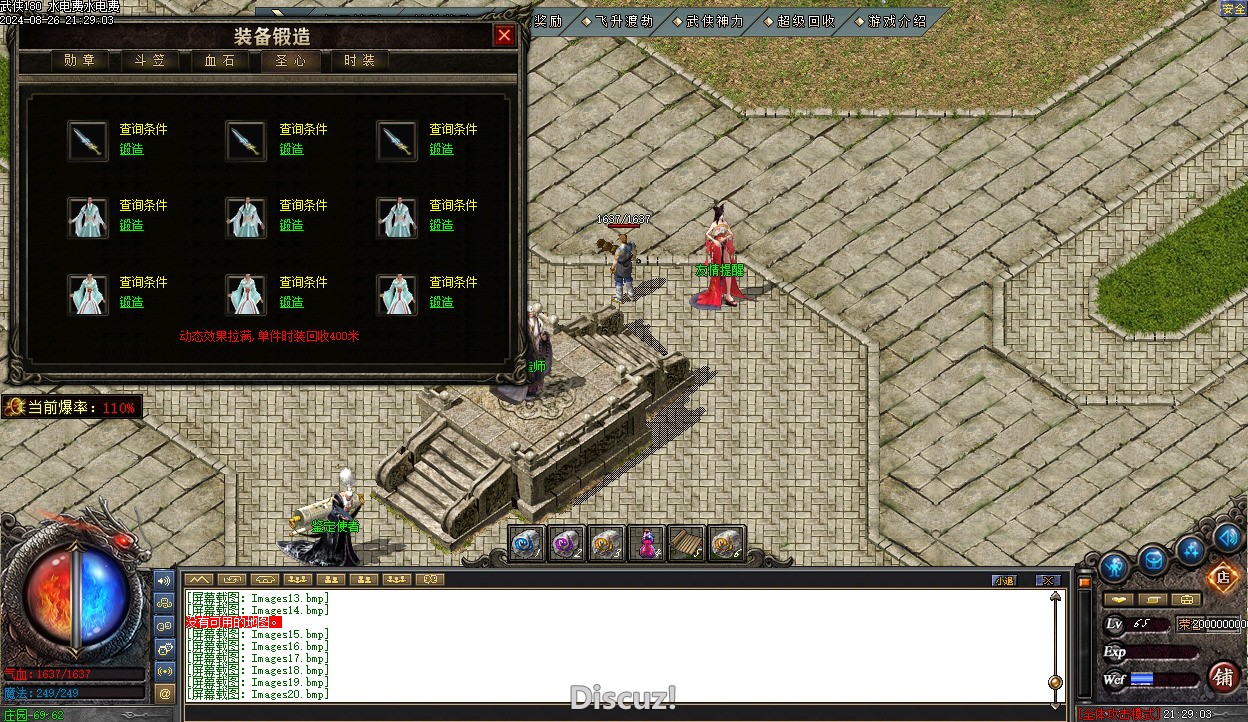Click the 小退 logout button
Viewport: 1248px width, 722px height.
pos(1003,580)
